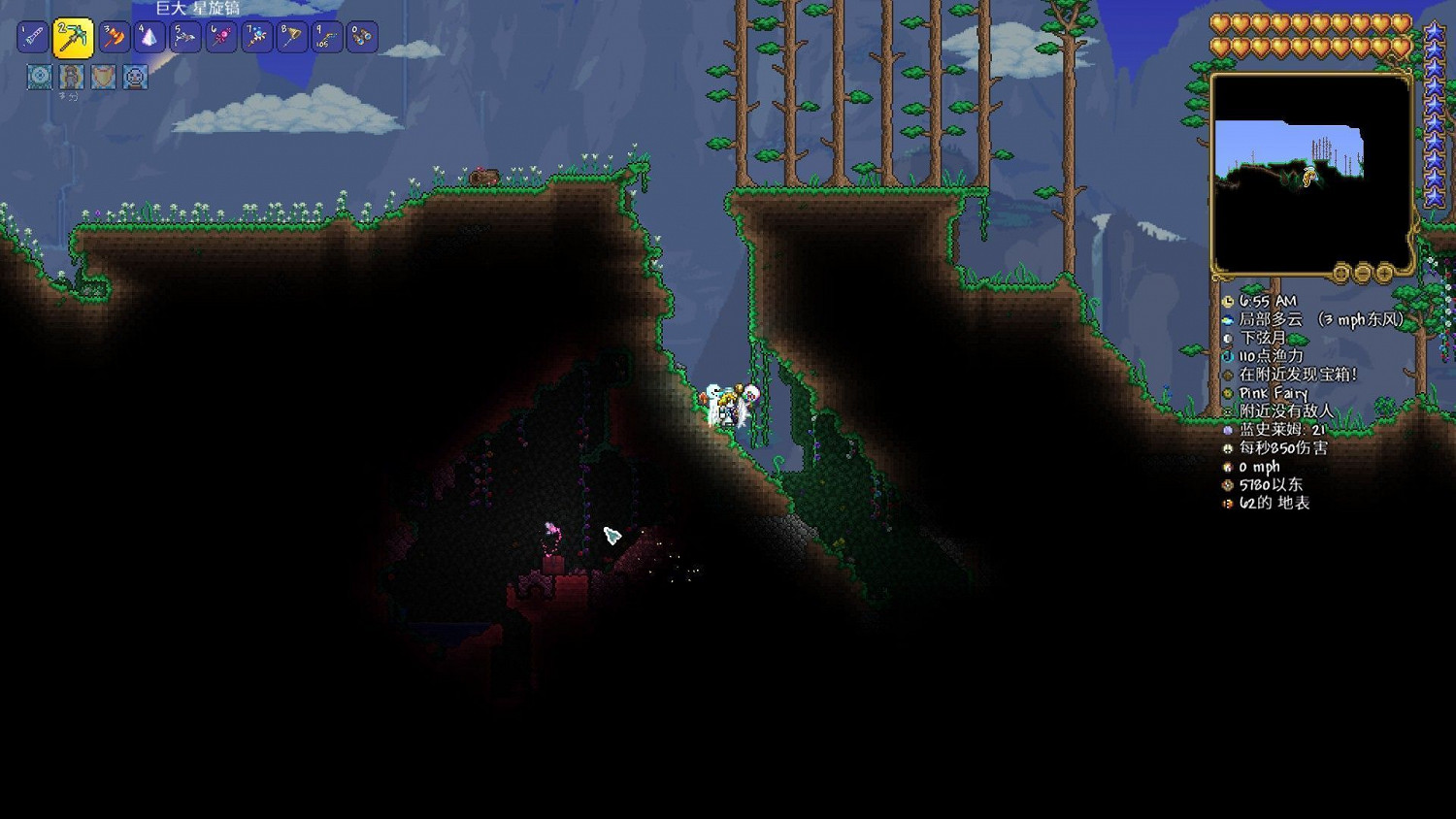
Task: Click the clock icon showing 6:55 AM
Action: 1228,301
